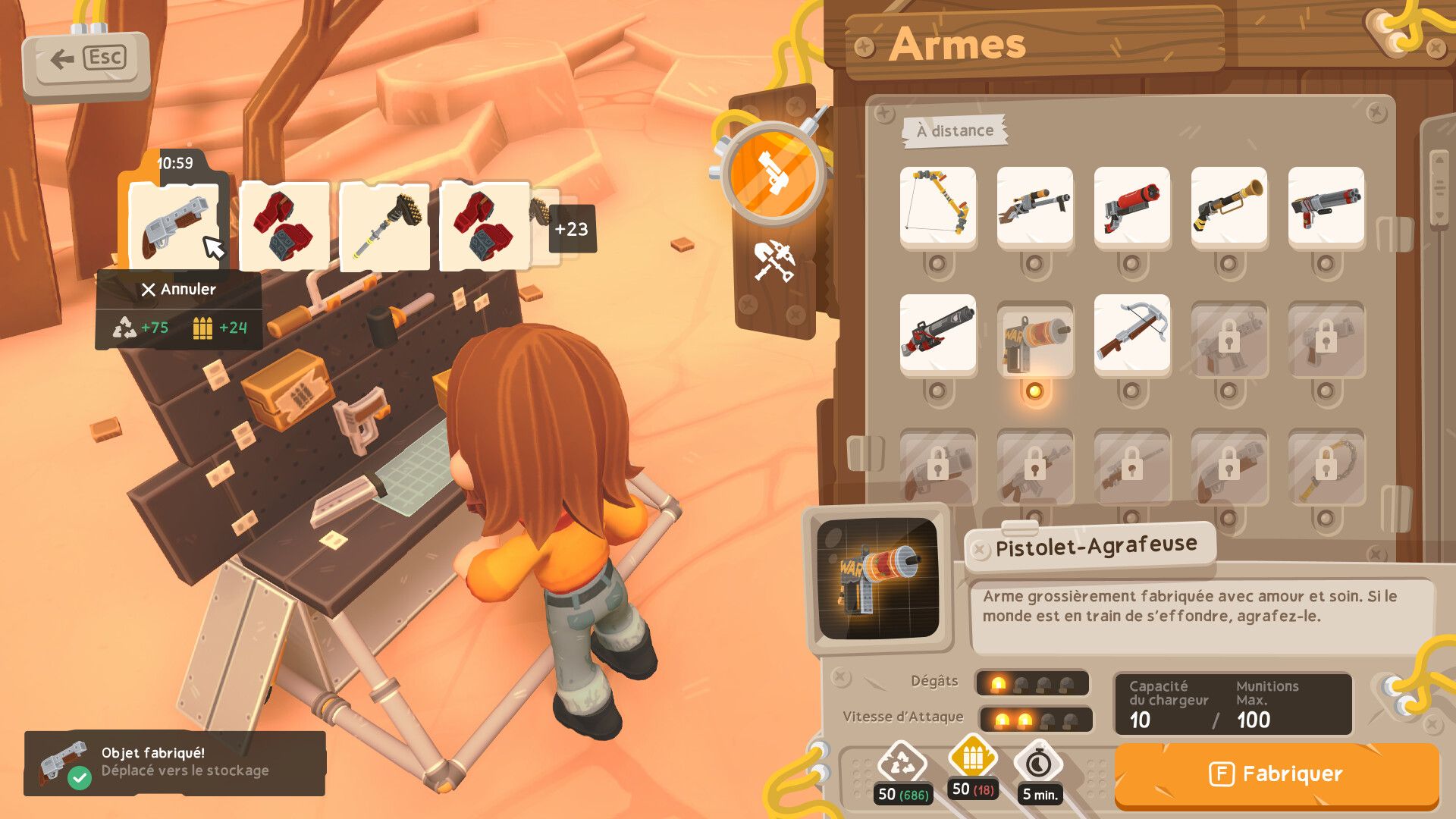Screen dimensions: 1456x819
Task: Select the yellow bow weapon recipe
Action: tap(937, 206)
